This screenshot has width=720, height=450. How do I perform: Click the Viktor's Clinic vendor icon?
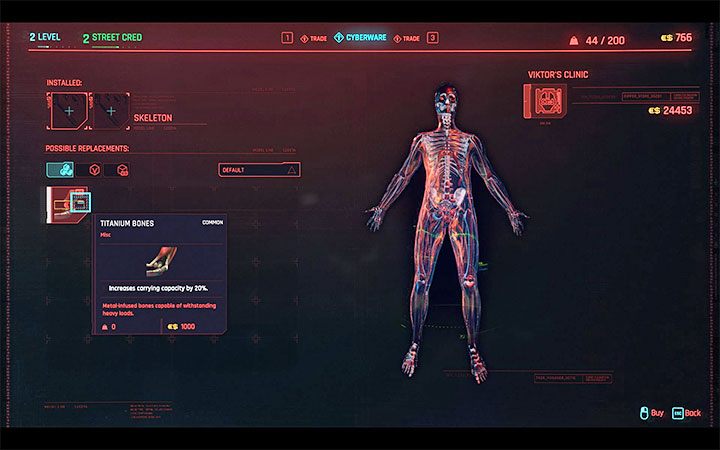click(x=545, y=100)
